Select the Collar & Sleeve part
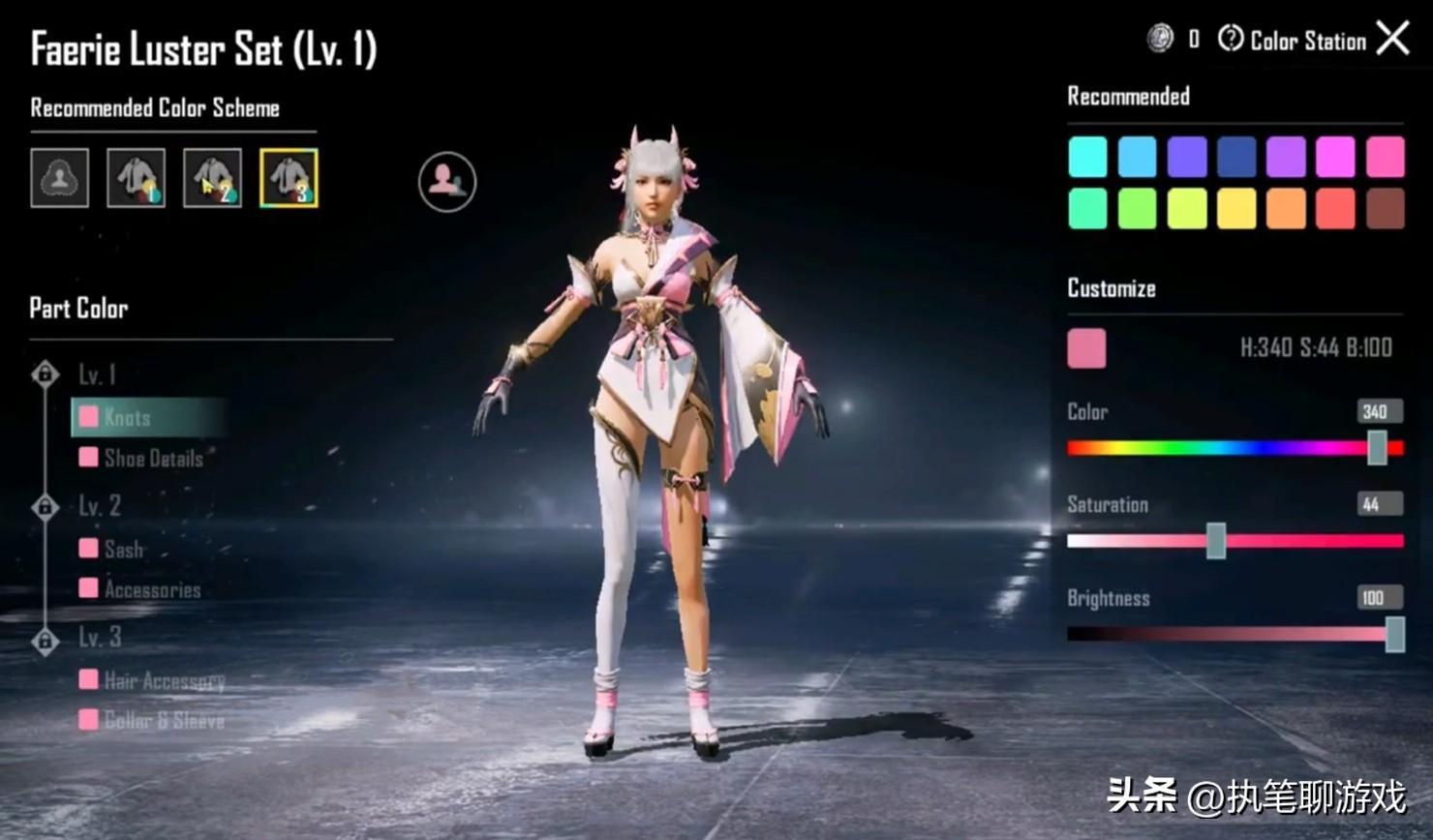 point(163,720)
